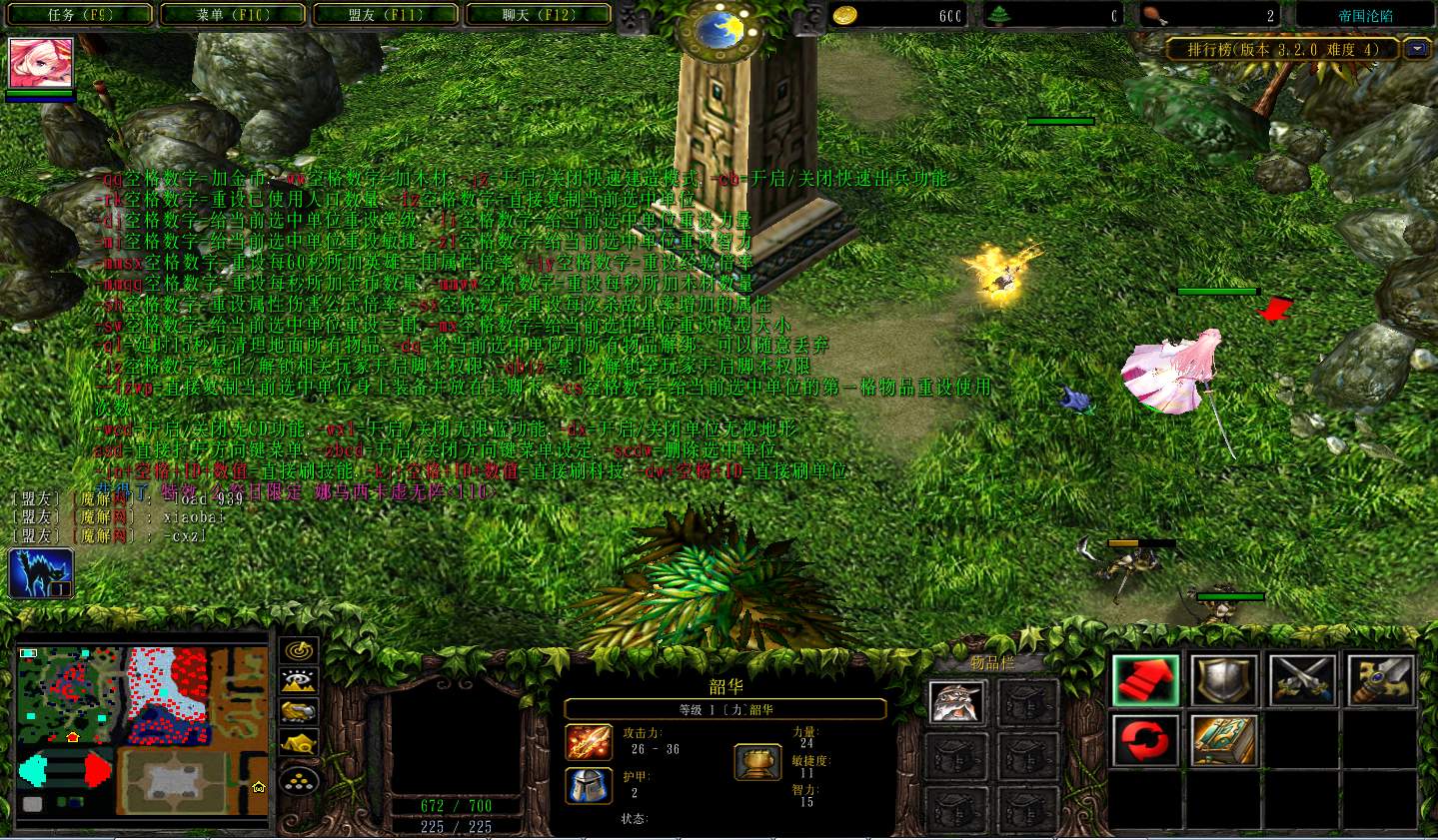Toggle minimap terrain display eye button
1438x840 pixels.
pos(299,681)
